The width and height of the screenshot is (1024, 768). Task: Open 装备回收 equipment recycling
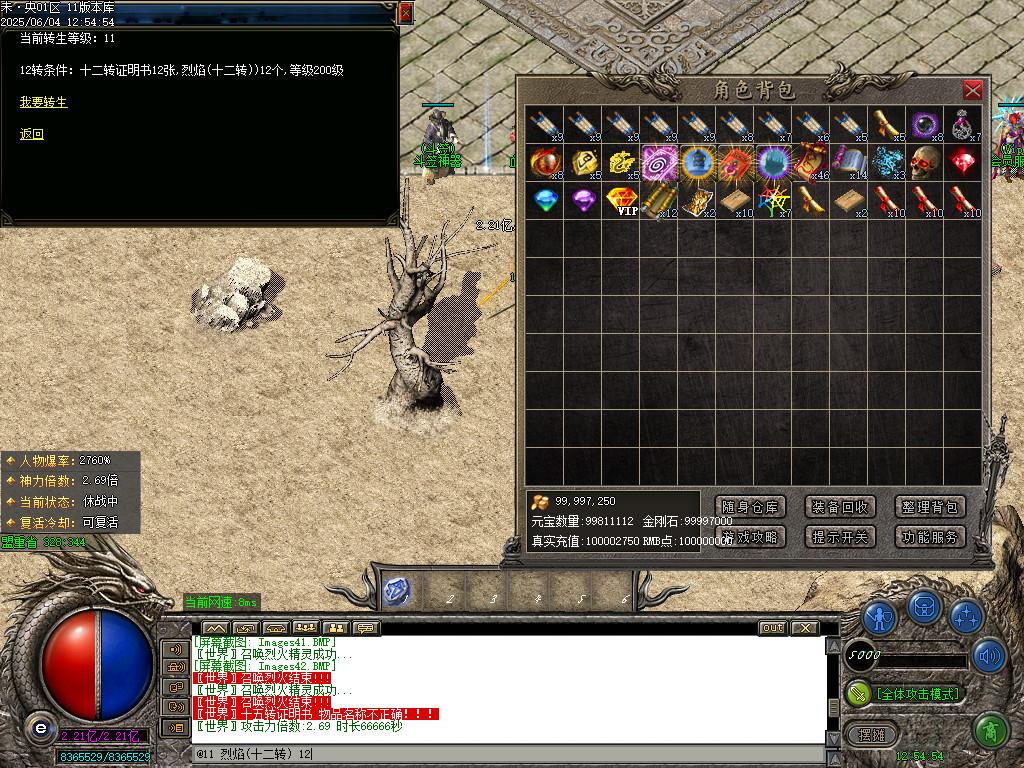(x=840, y=507)
